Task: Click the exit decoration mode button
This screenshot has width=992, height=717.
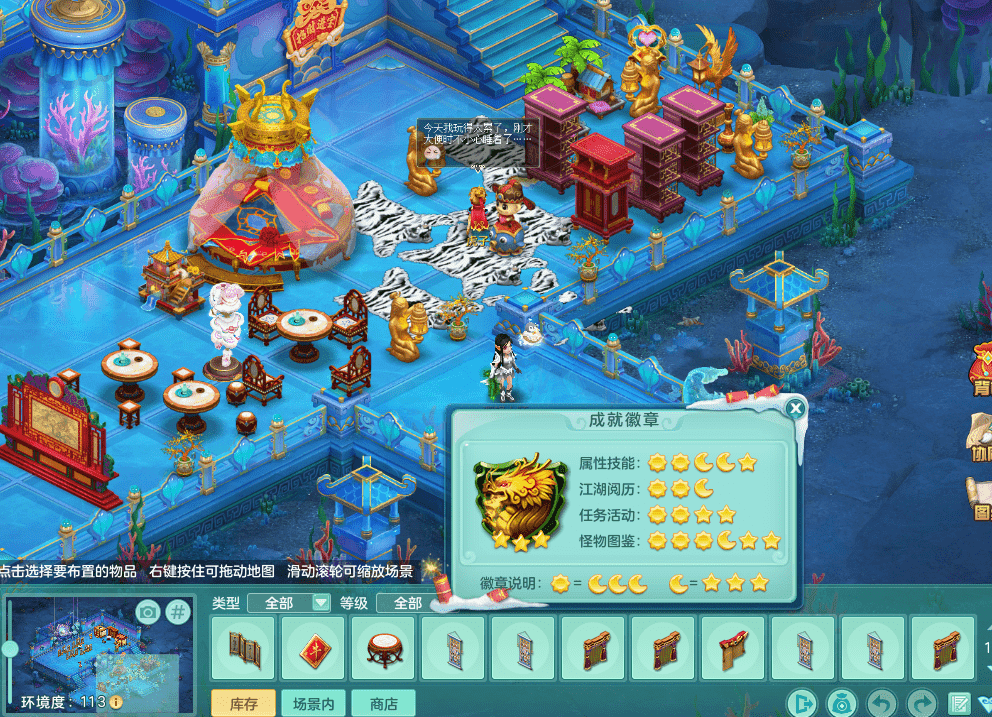Action: (803, 702)
